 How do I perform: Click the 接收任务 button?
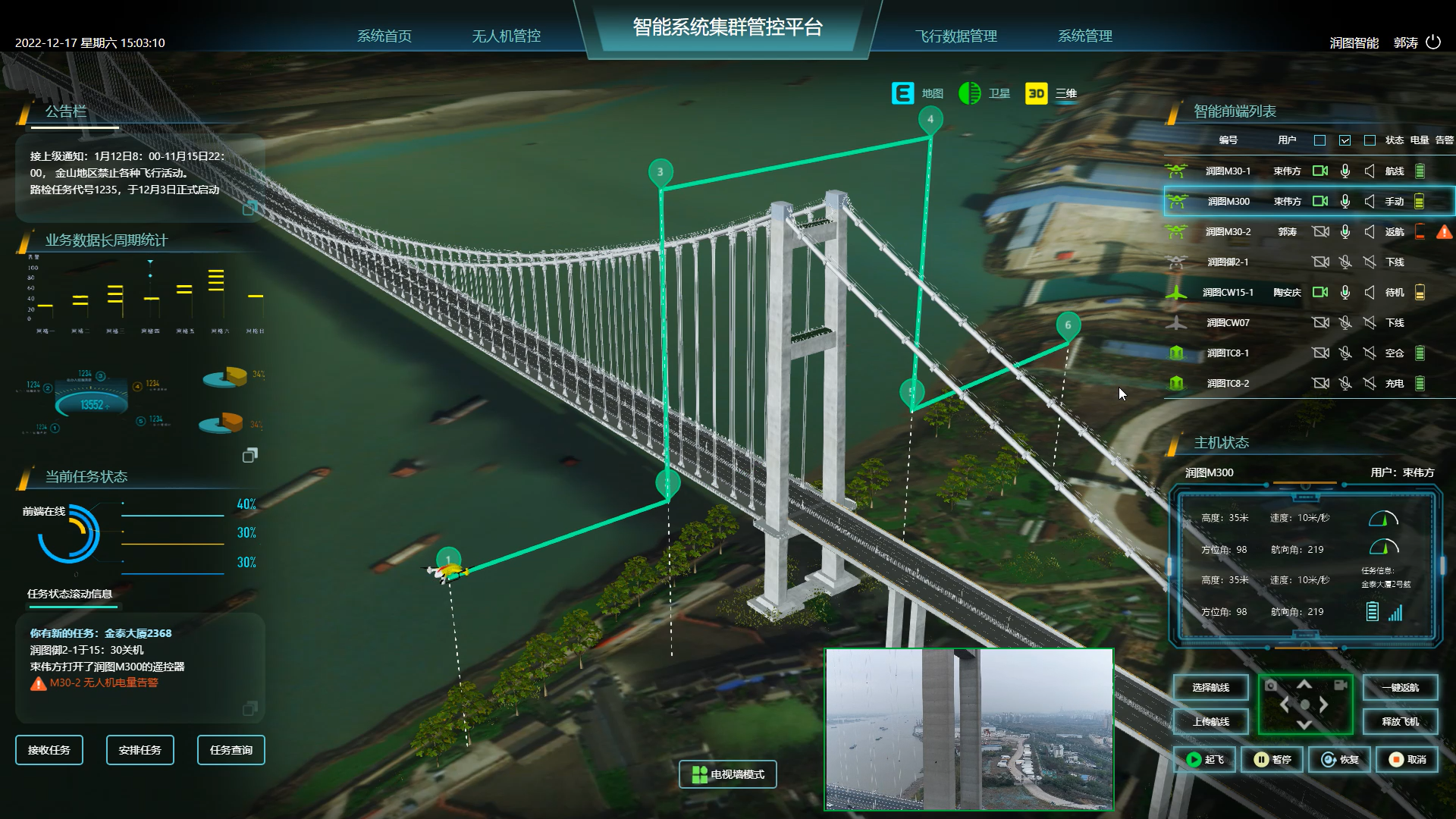[49, 750]
